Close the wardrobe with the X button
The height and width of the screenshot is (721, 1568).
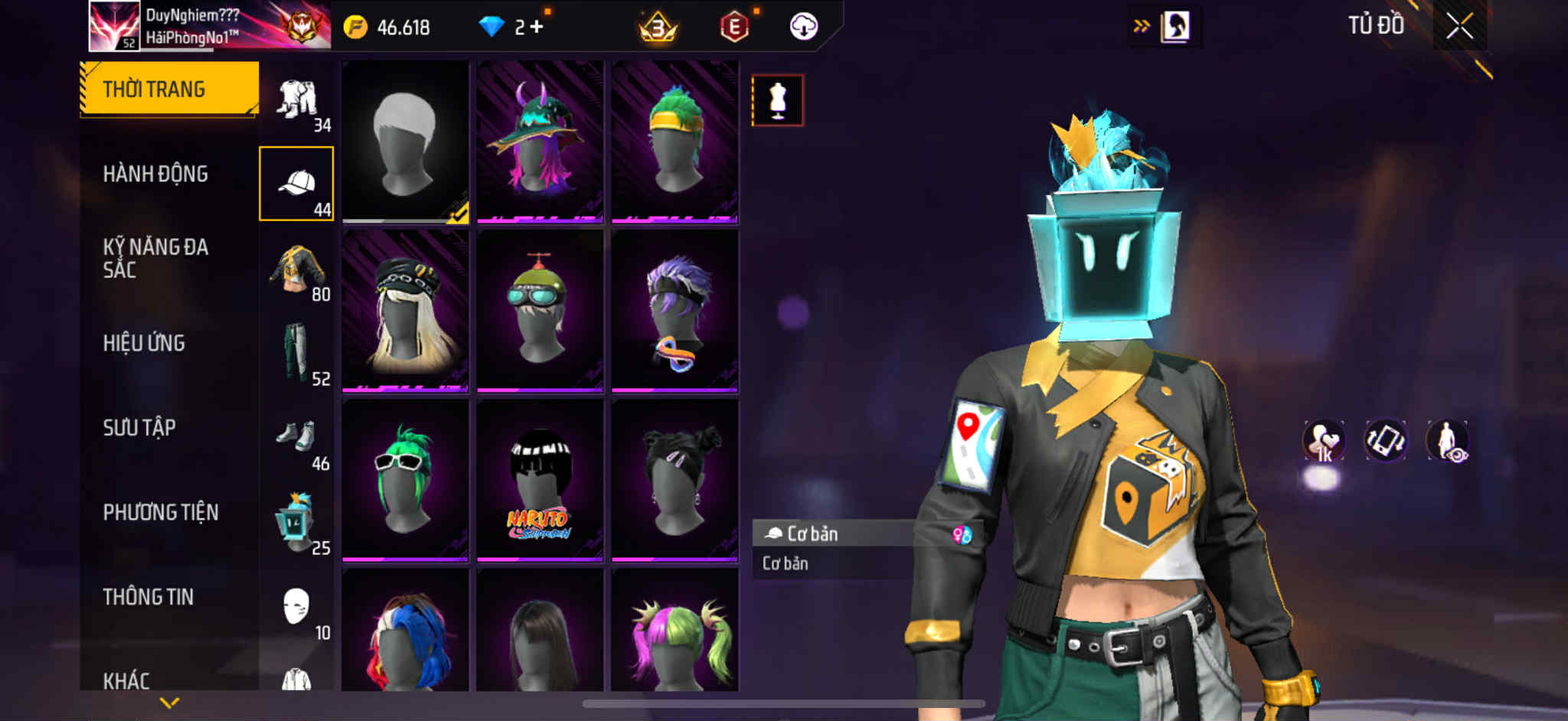tap(1459, 27)
